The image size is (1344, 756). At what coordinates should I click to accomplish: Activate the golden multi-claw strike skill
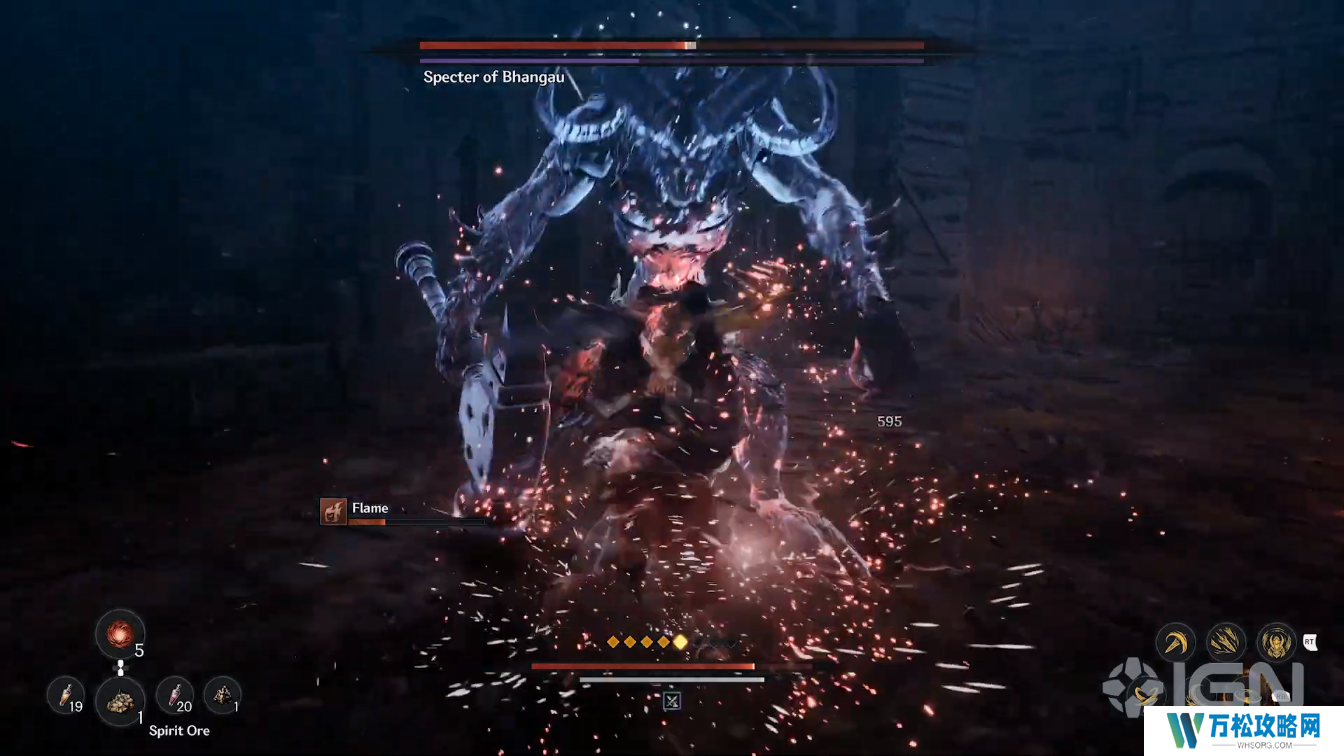click(1226, 642)
